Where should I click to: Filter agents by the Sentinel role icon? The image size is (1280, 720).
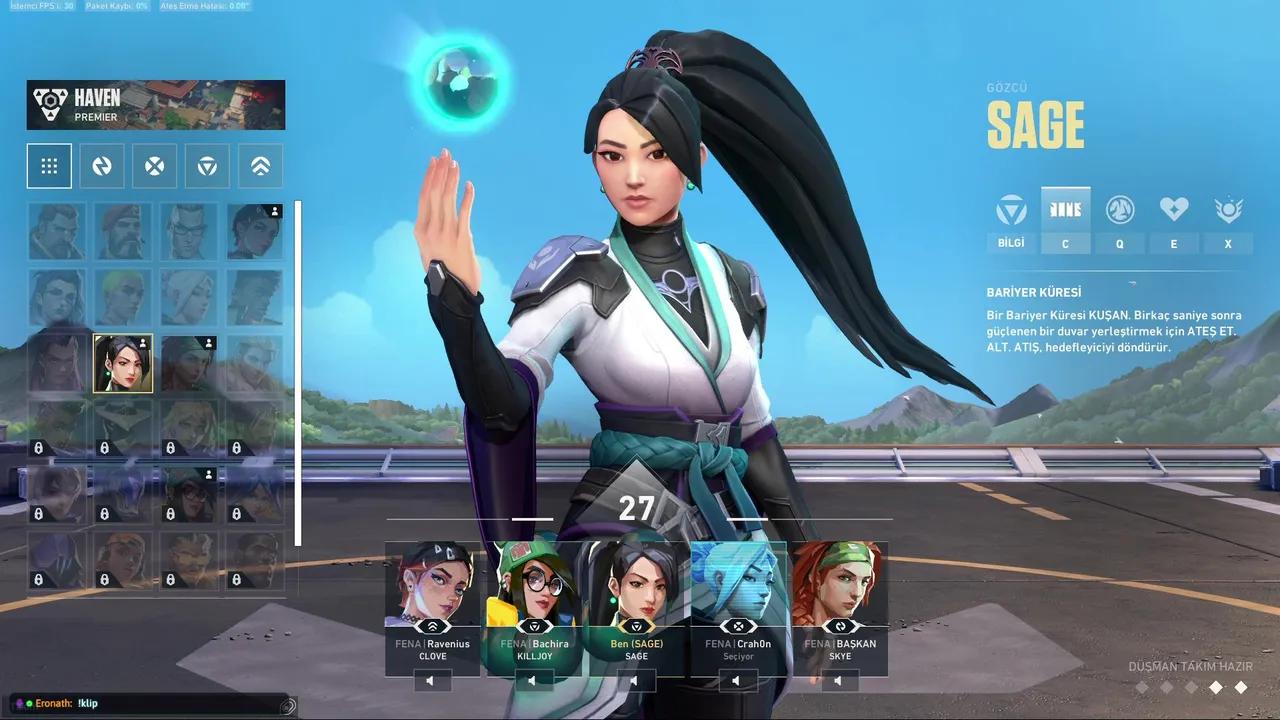pos(207,165)
